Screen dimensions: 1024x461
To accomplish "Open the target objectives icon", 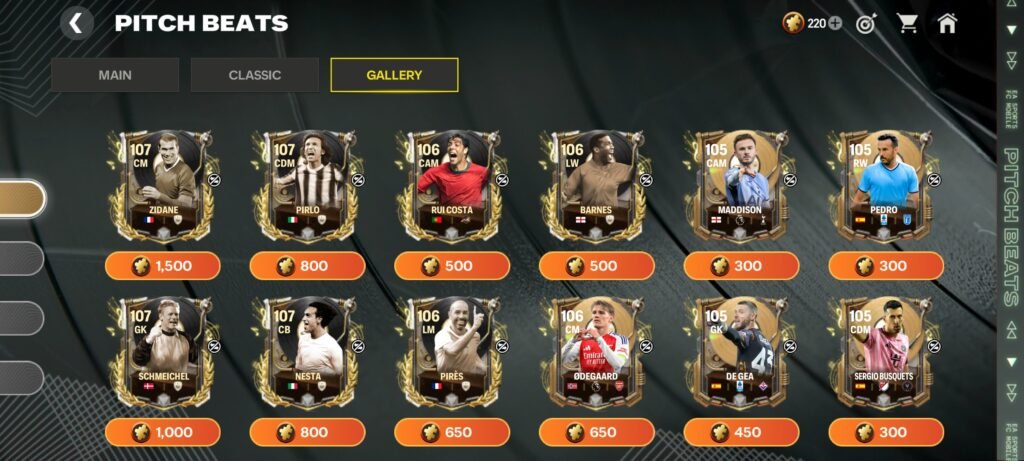I will pyautogui.click(x=866, y=24).
